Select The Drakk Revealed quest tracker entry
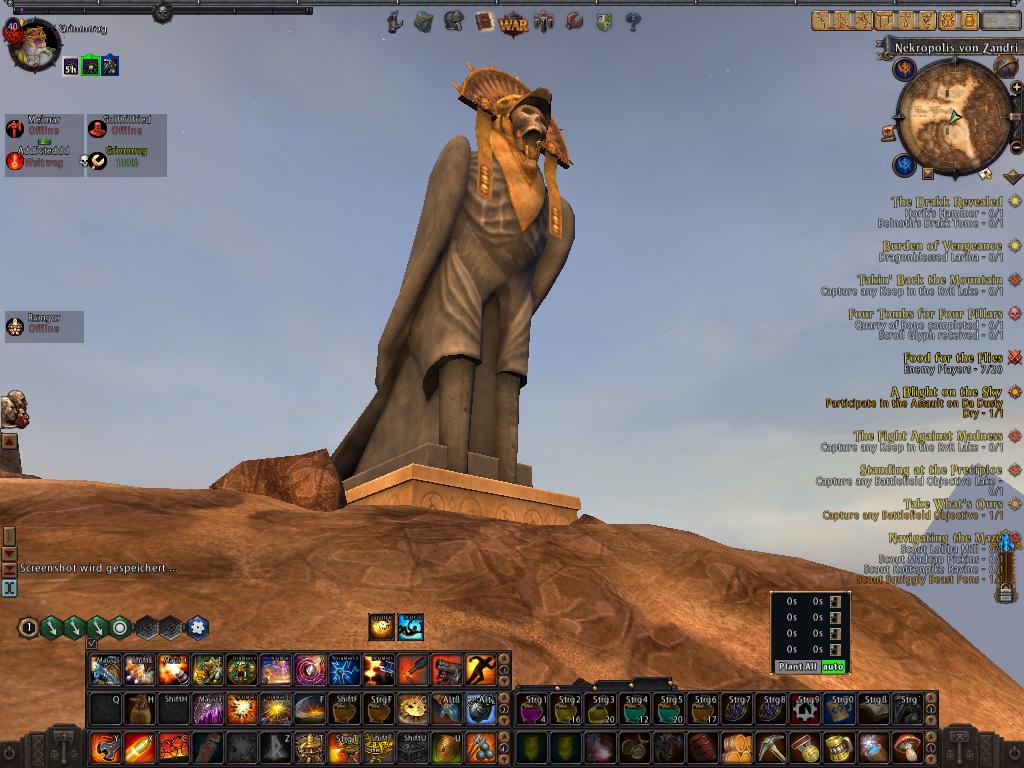Image resolution: width=1024 pixels, height=768 pixels. [946, 202]
